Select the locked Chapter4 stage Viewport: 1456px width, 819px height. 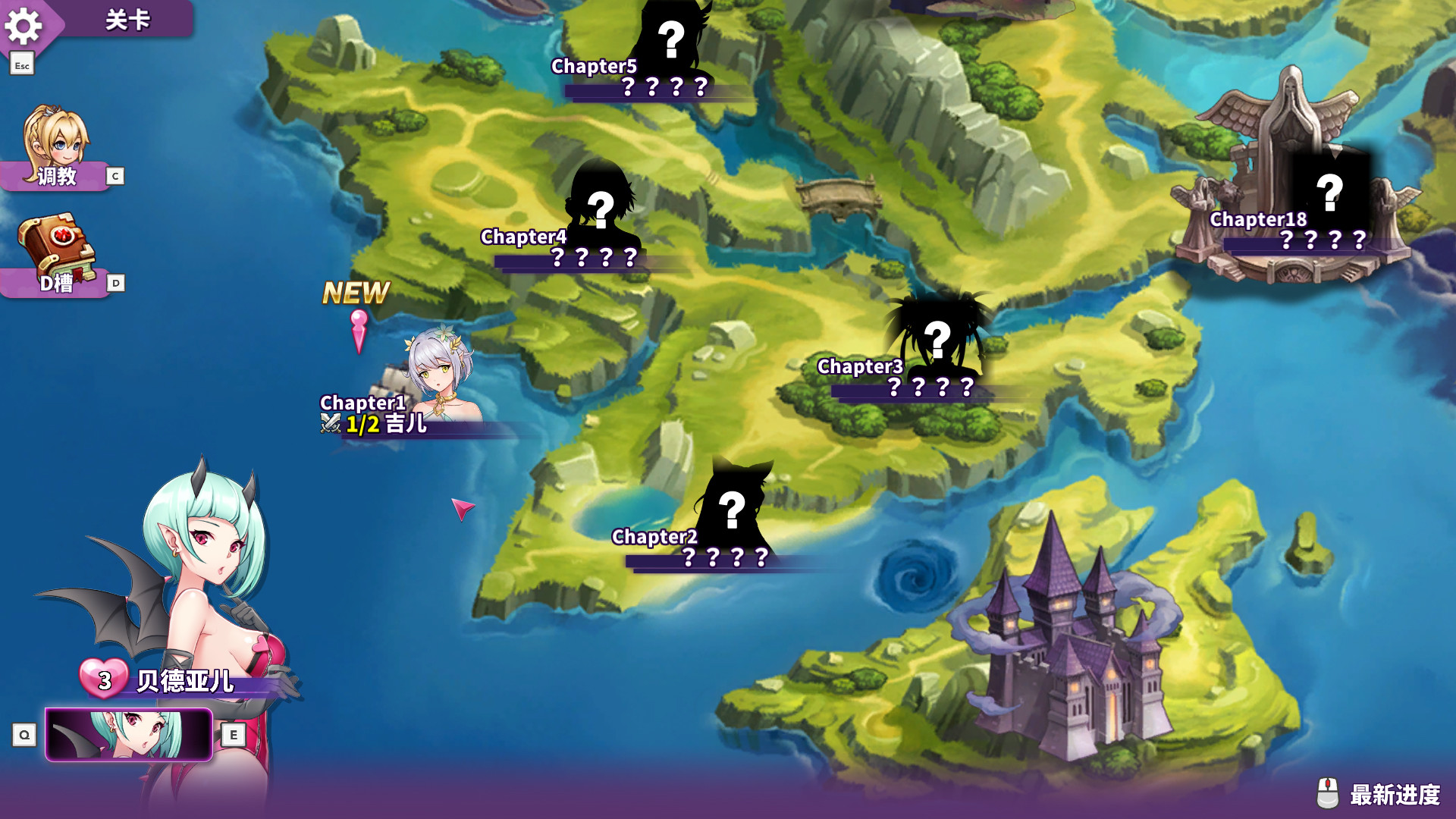click(601, 212)
